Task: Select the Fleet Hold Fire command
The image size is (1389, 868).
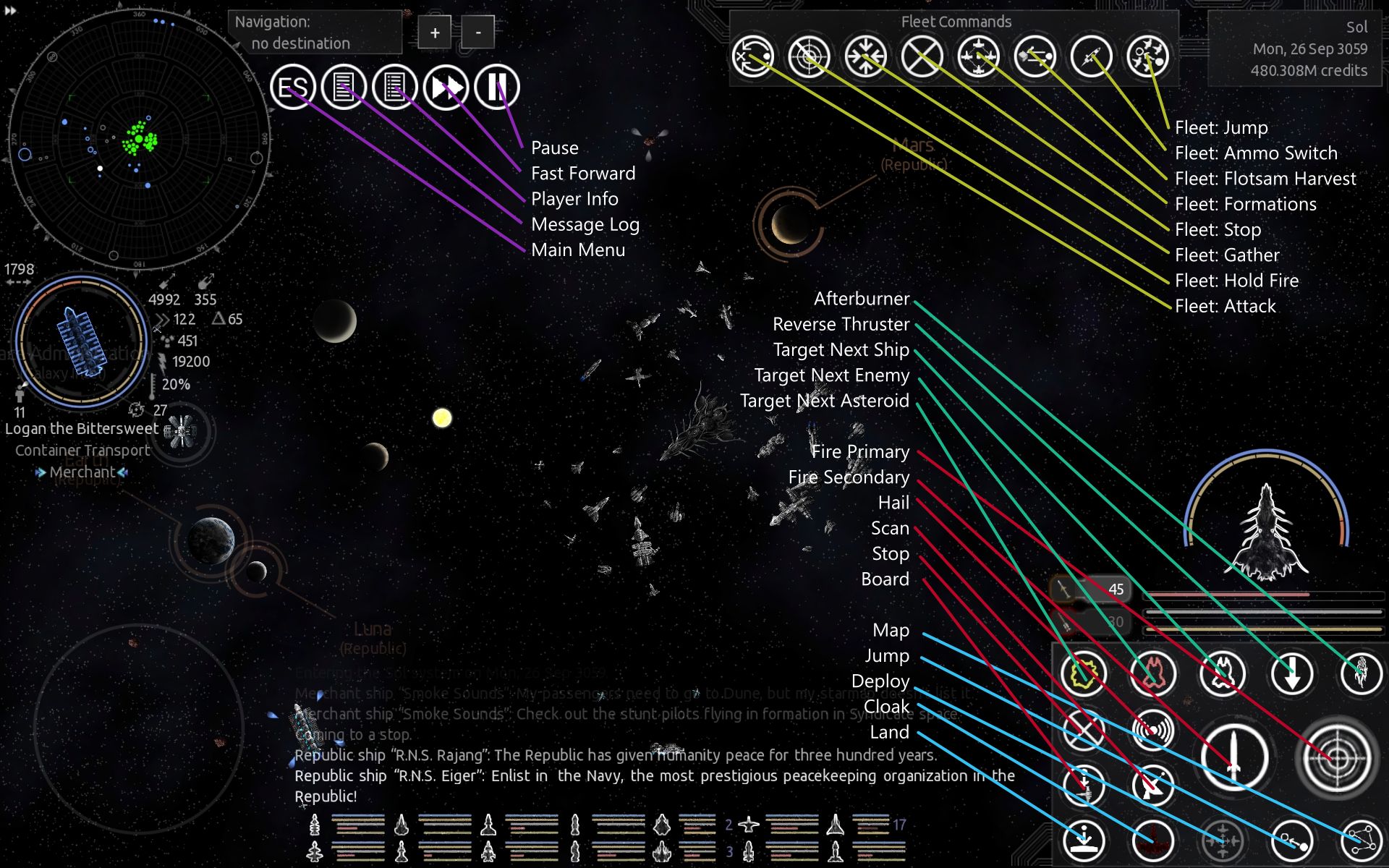Action: 809,56
